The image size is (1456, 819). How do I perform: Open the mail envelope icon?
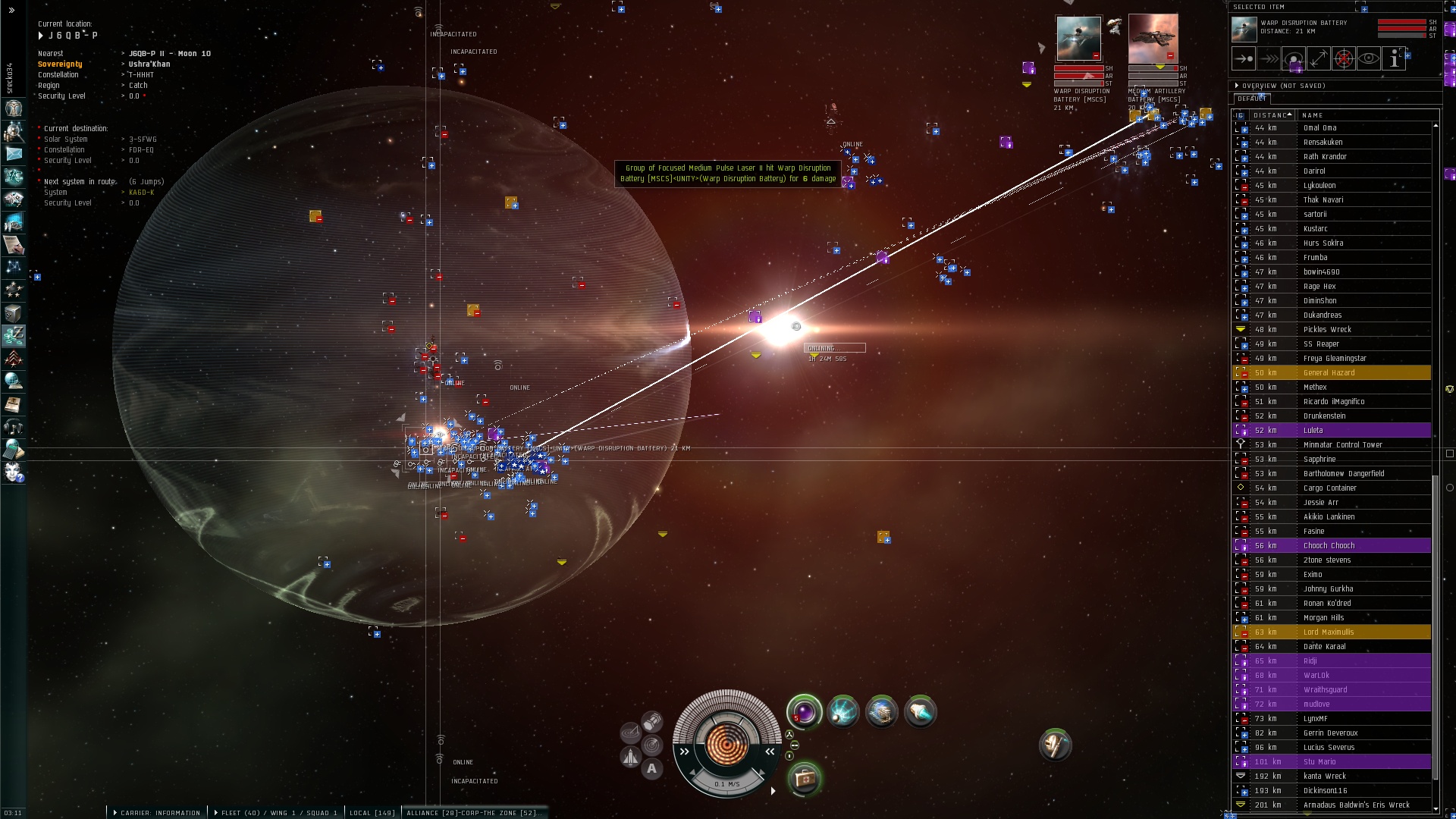click(14, 154)
